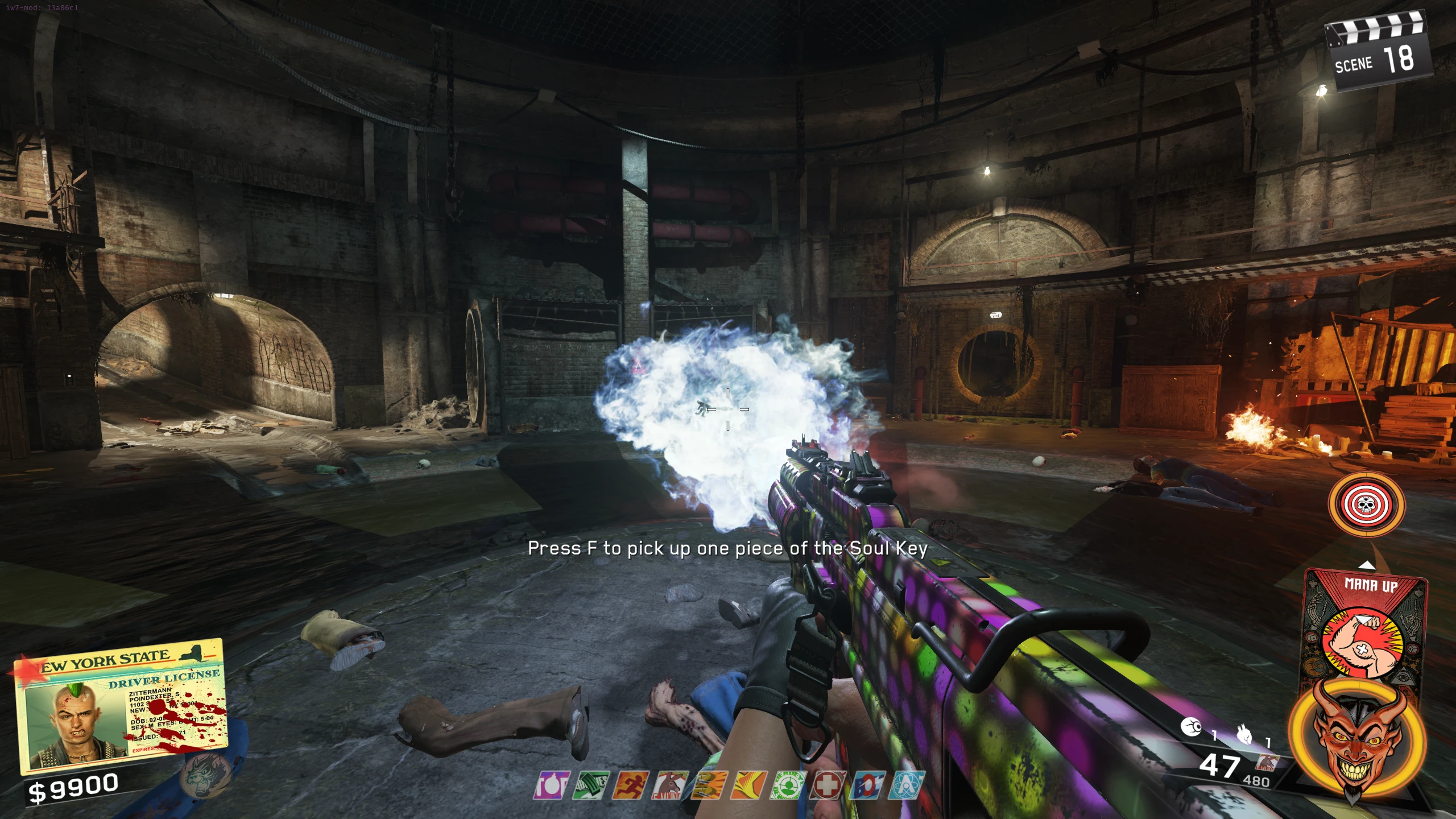Select the purple bomb perk icon

point(551,785)
